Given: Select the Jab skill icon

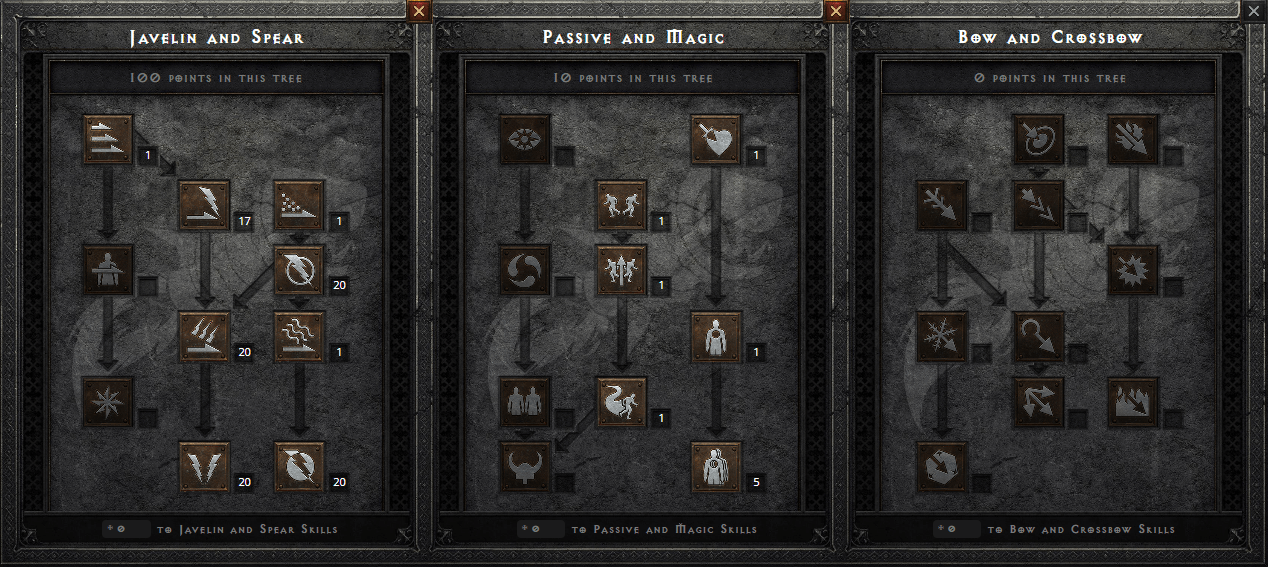Looking at the screenshot, I should pyautogui.click(x=108, y=139).
